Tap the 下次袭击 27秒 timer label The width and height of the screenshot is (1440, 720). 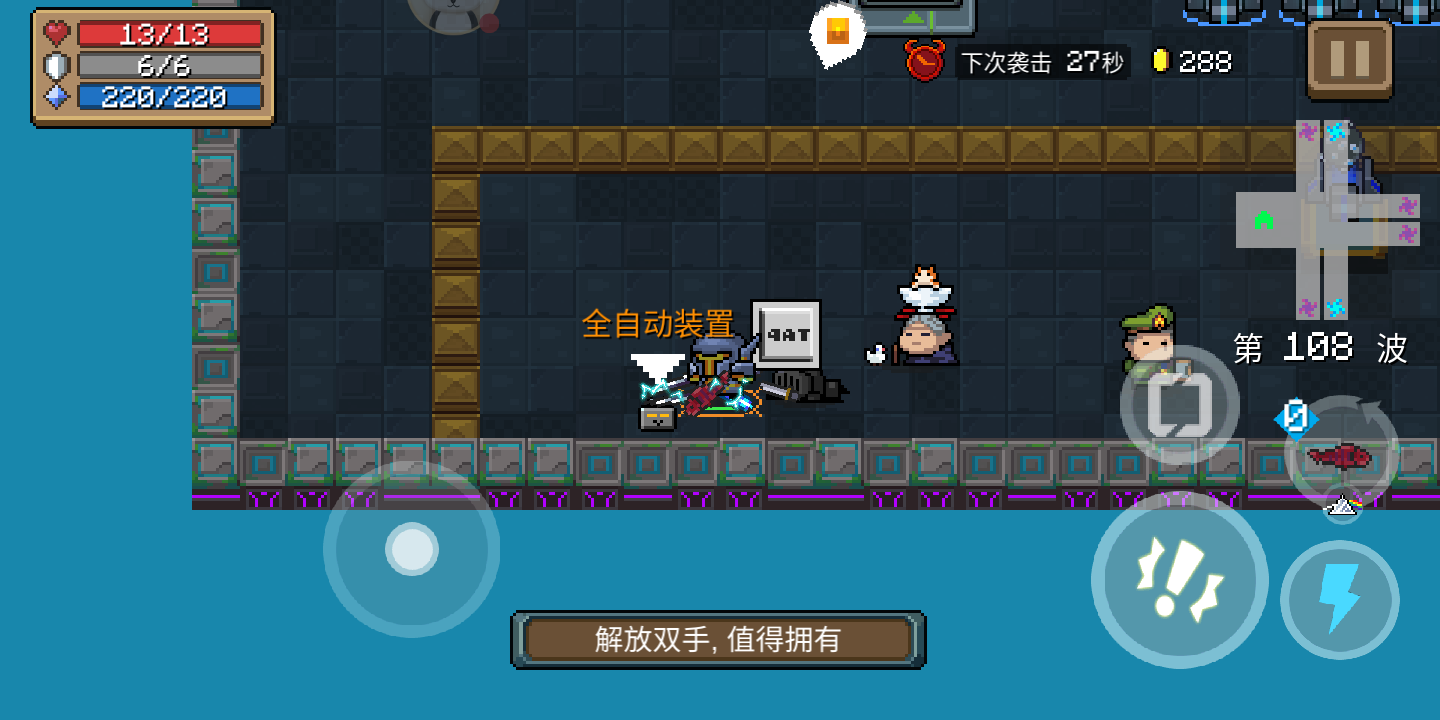pos(1040,62)
